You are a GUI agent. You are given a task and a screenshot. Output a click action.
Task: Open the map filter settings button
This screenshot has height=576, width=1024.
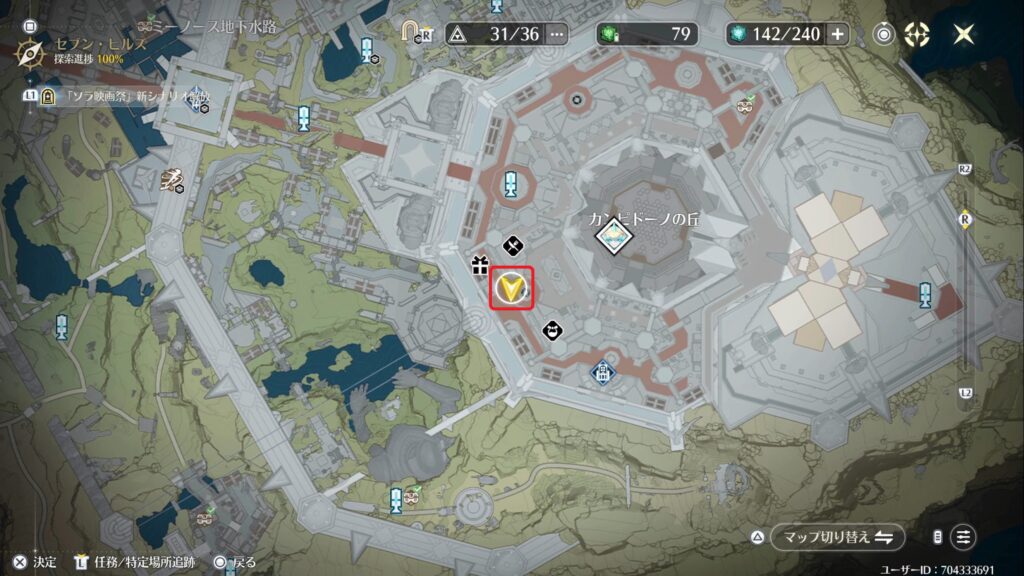tap(964, 537)
